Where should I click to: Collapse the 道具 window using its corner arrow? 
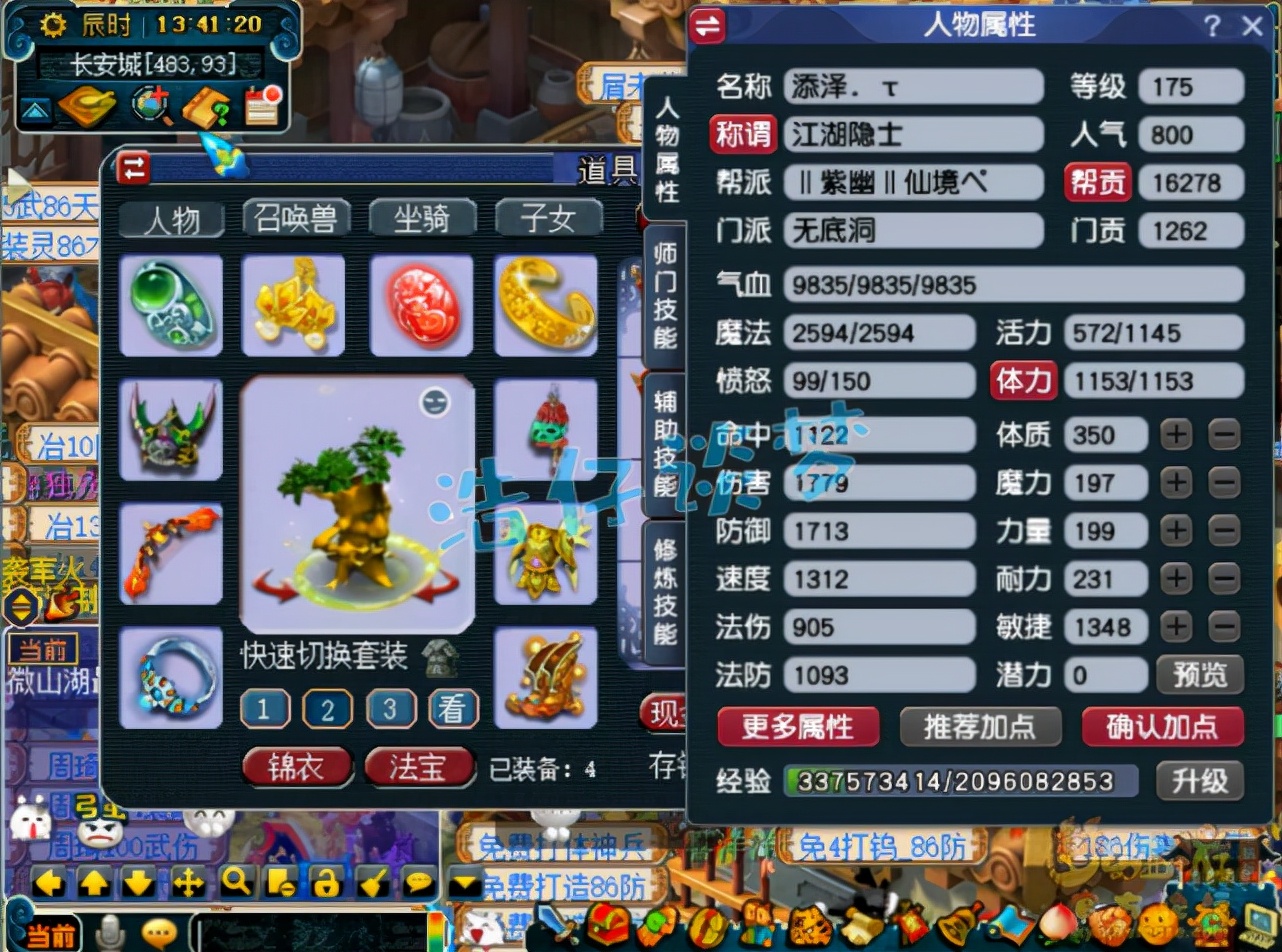point(131,168)
